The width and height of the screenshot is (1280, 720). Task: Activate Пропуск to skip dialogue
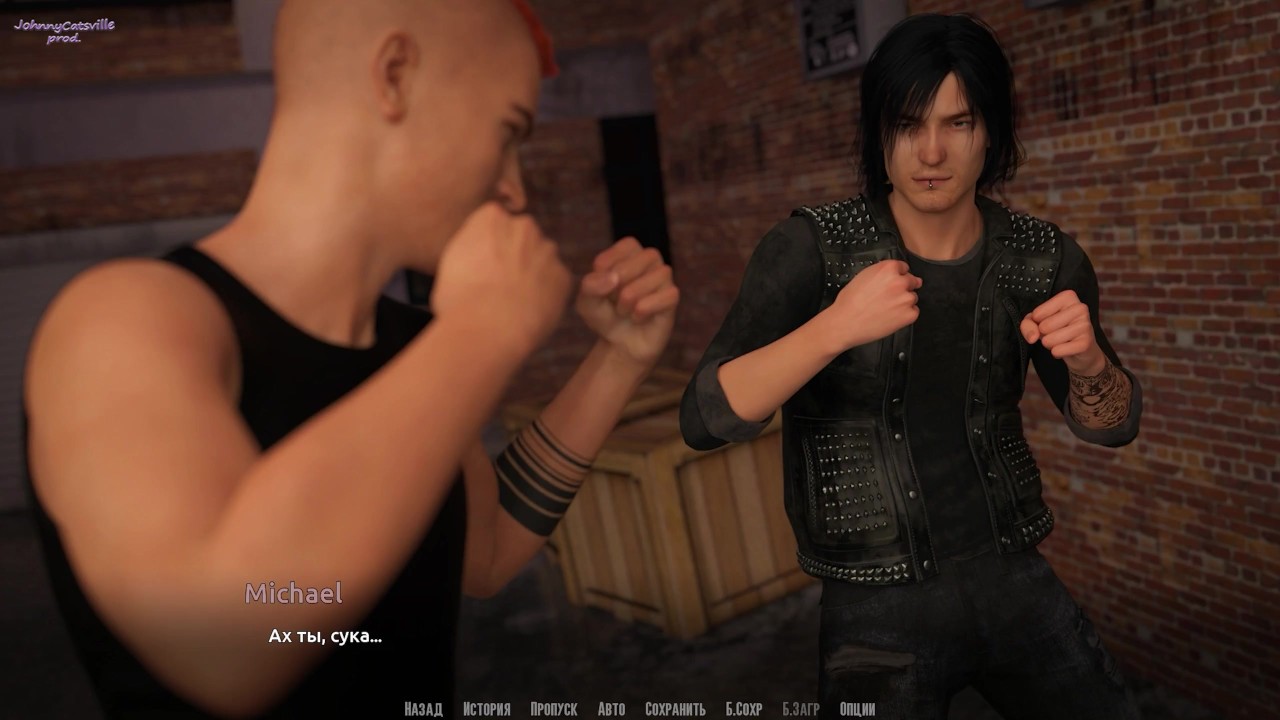click(554, 709)
